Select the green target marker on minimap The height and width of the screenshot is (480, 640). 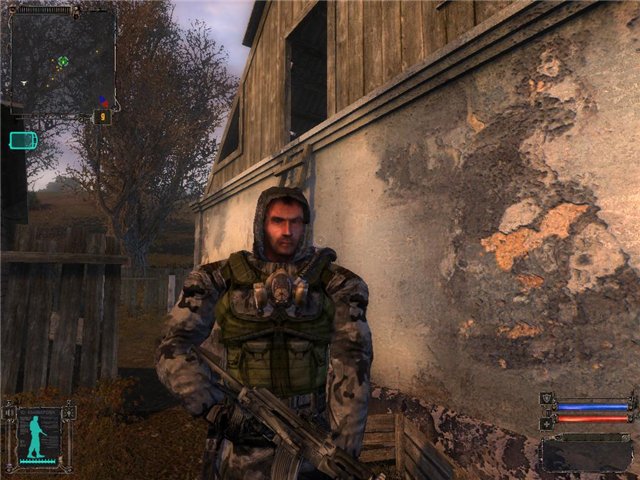pyautogui.click(x=63, y=61)
